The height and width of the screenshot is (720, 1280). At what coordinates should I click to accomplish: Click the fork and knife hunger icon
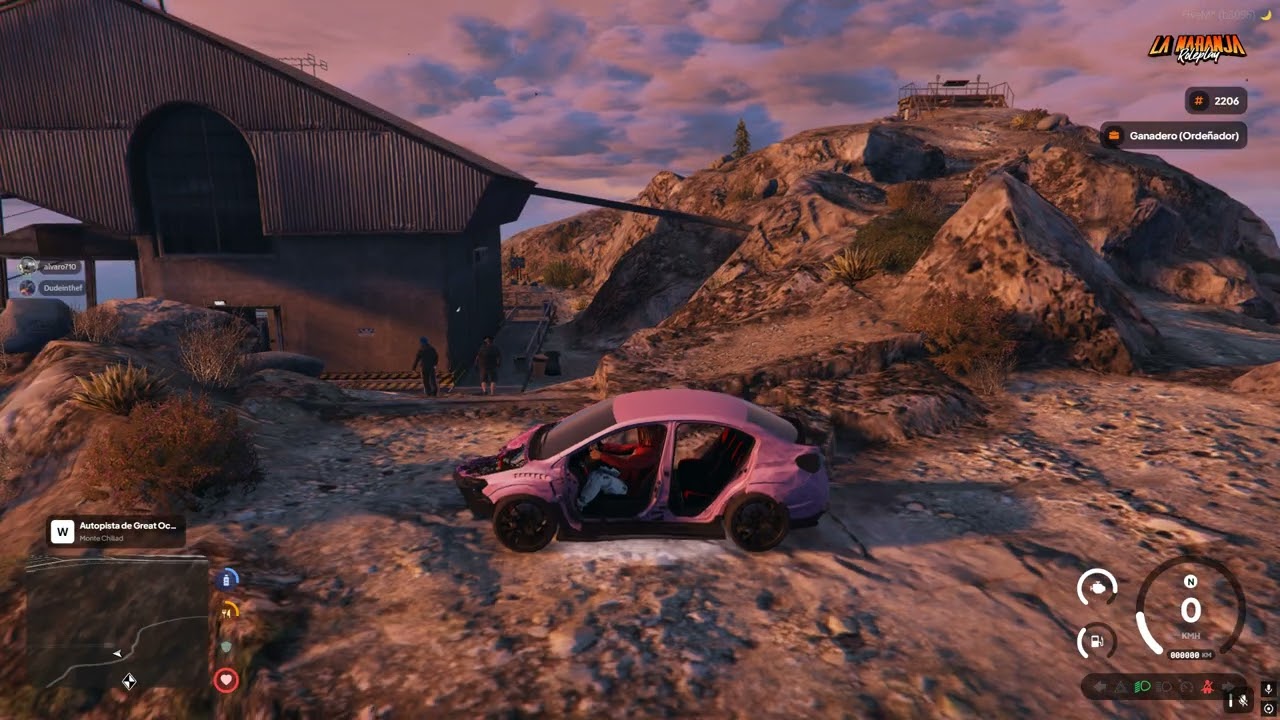click(229, 609)
